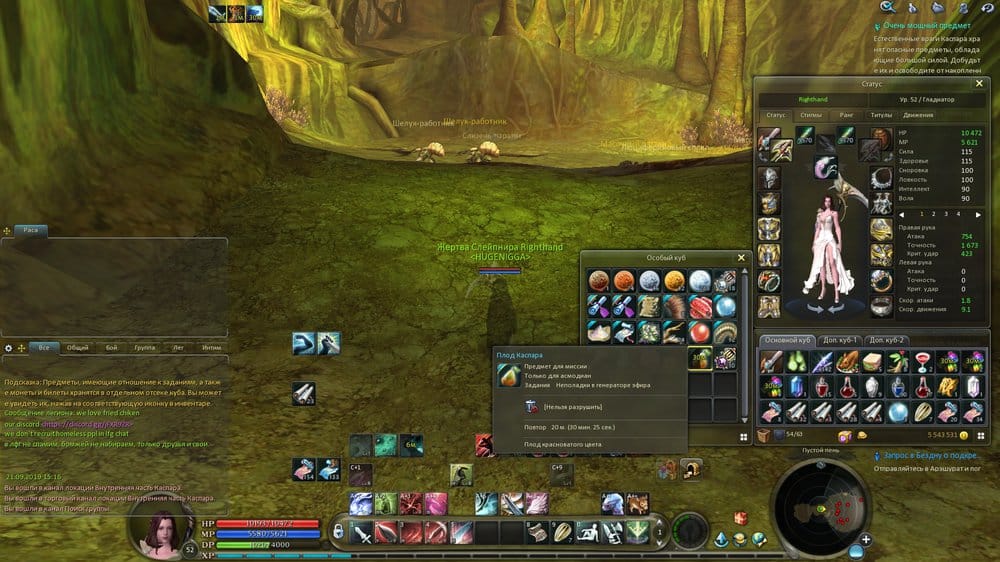Open the Группа chat tab

(x=145, y=348)
